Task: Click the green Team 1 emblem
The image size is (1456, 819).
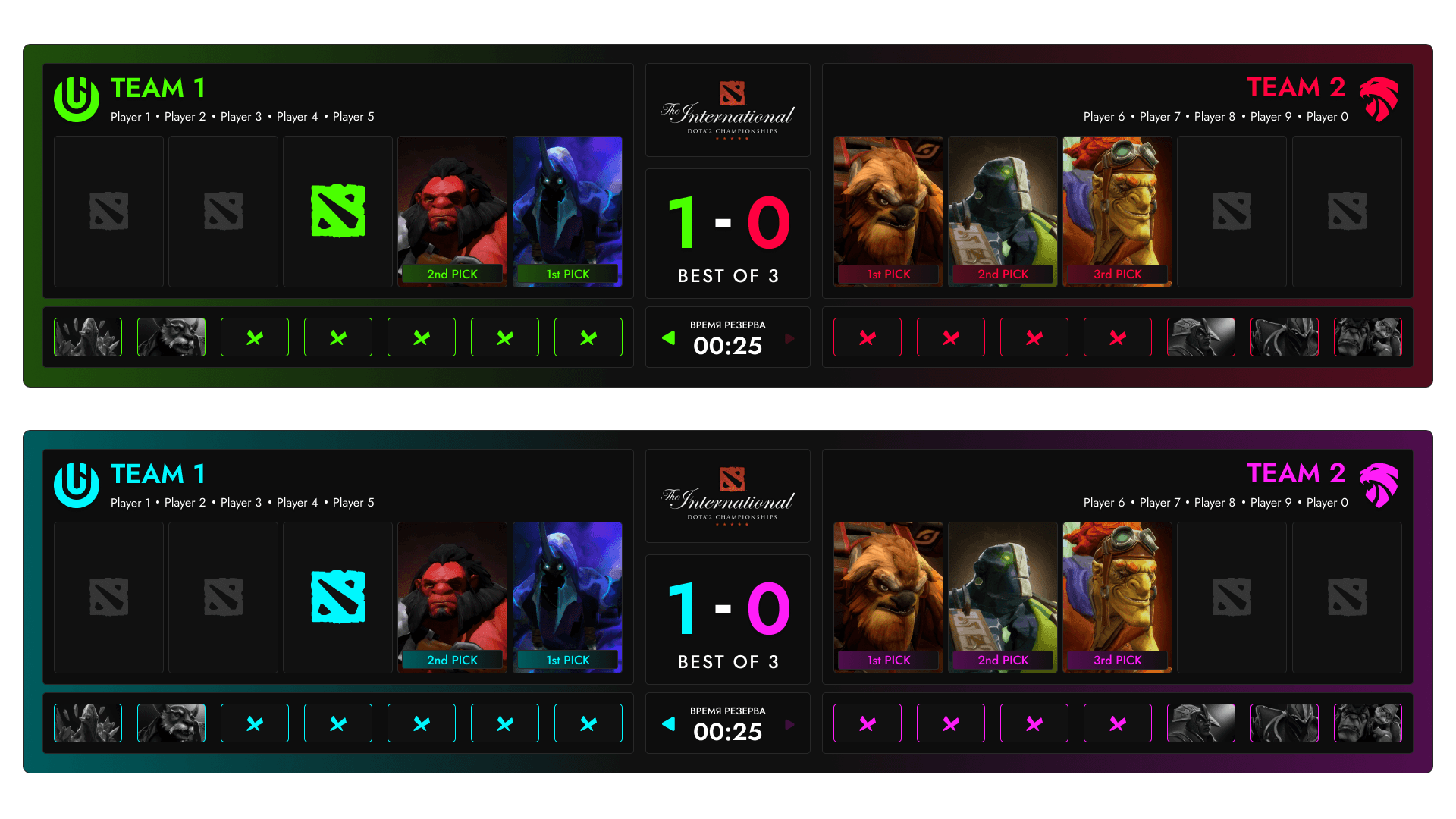Action: pyautogui.click(x=77, y=99)
